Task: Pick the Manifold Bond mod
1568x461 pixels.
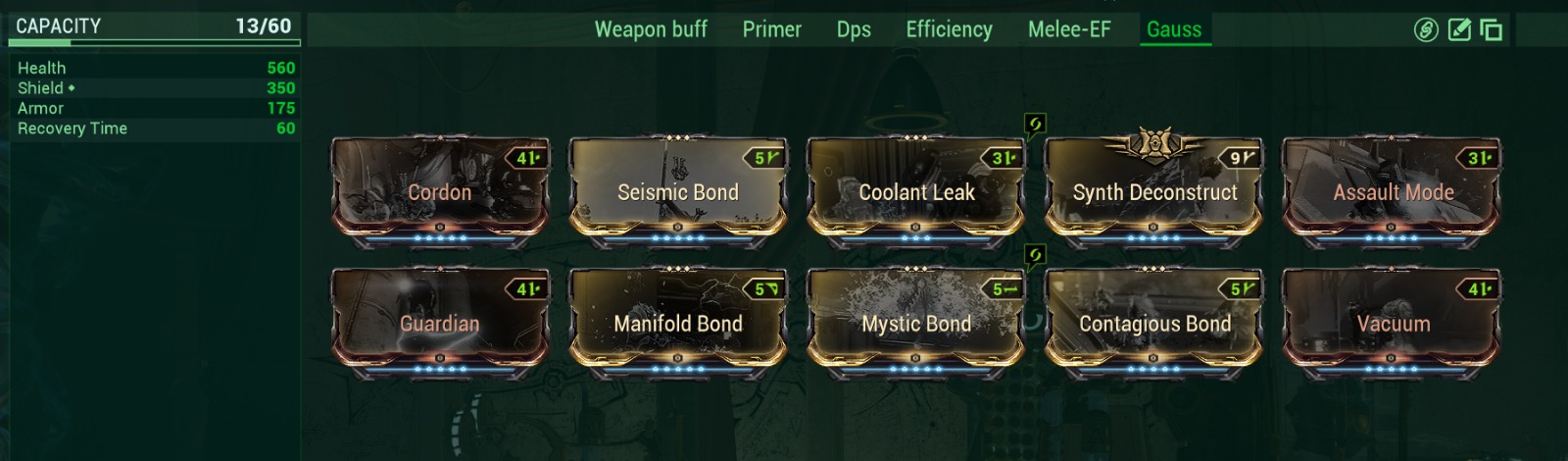Action: (678, 323)
